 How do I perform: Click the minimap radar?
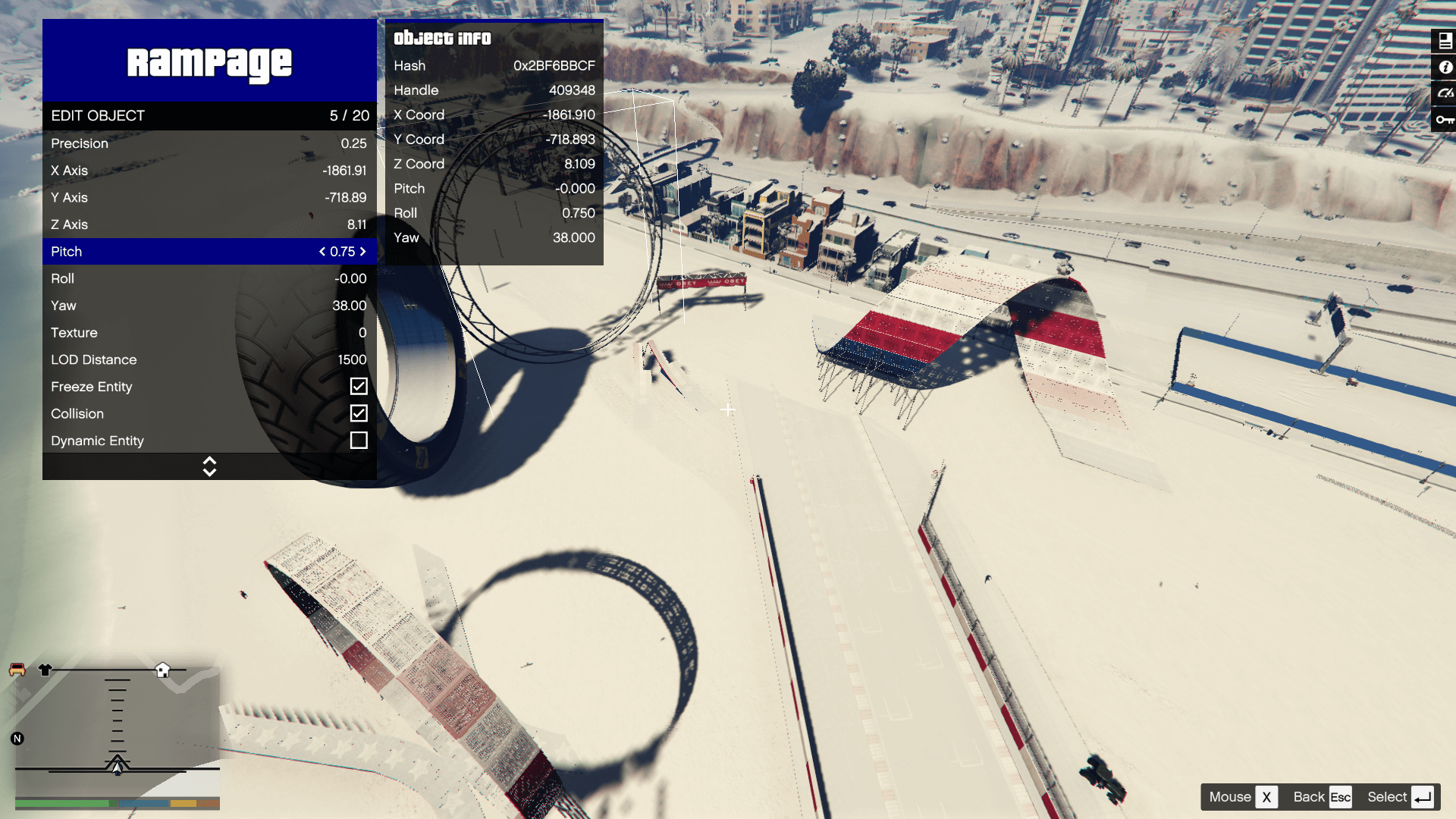[x=118, y=730]
